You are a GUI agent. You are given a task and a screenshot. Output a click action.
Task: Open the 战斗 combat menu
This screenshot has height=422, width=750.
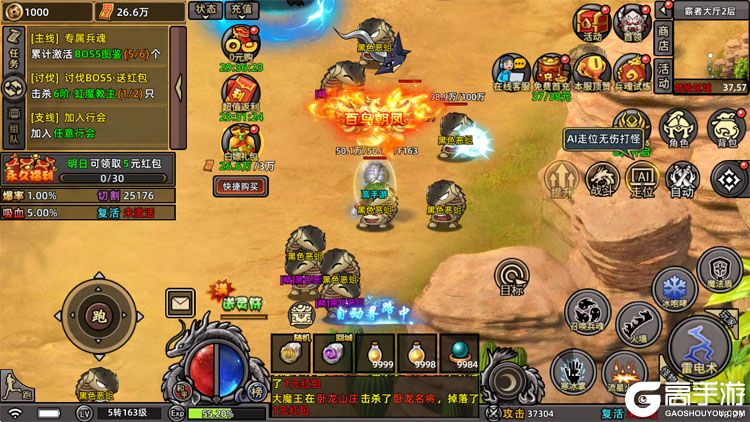coord(602,178)
